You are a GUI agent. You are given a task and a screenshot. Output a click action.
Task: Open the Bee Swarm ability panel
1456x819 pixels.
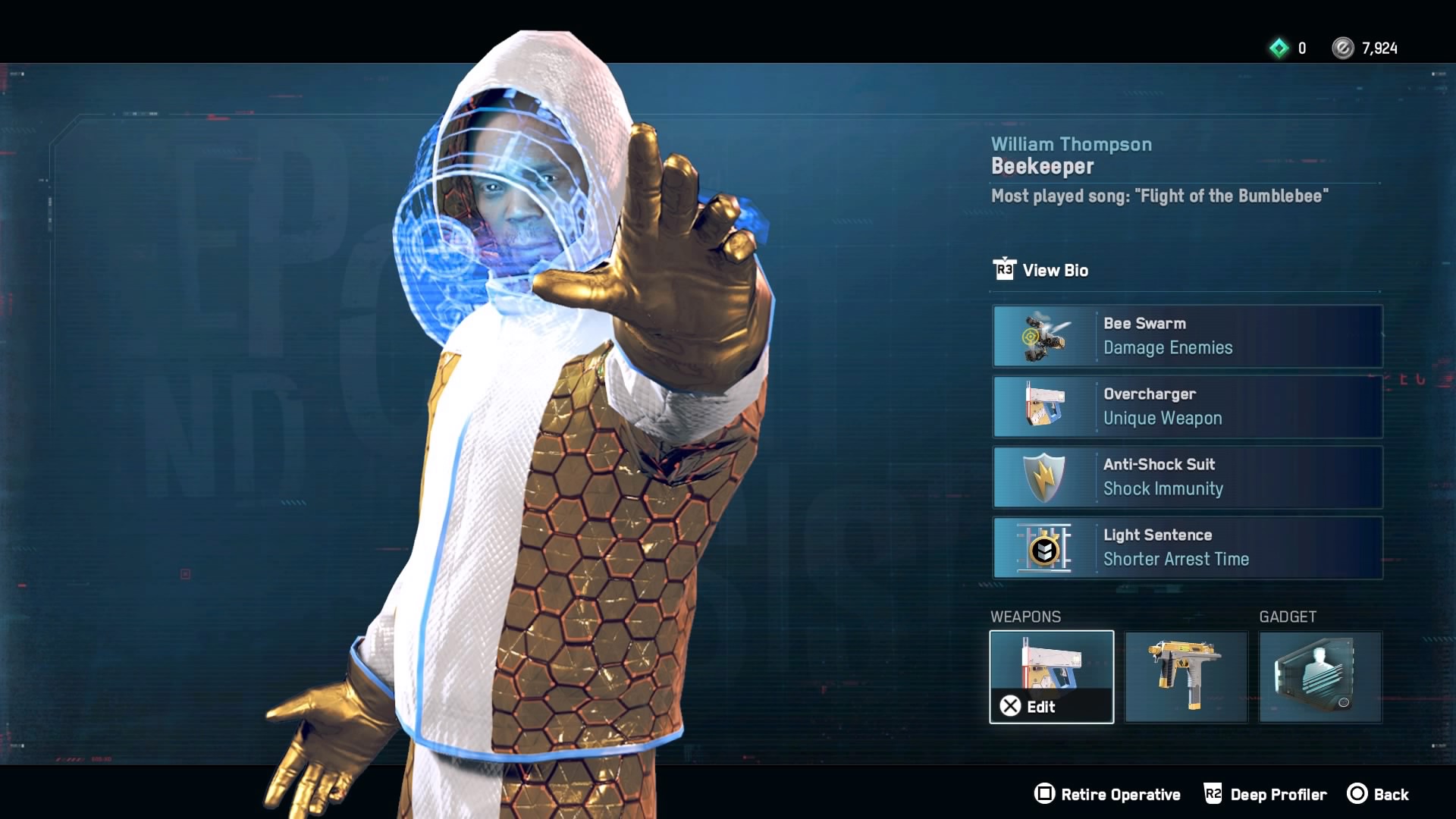click(x=1187, y=336)
